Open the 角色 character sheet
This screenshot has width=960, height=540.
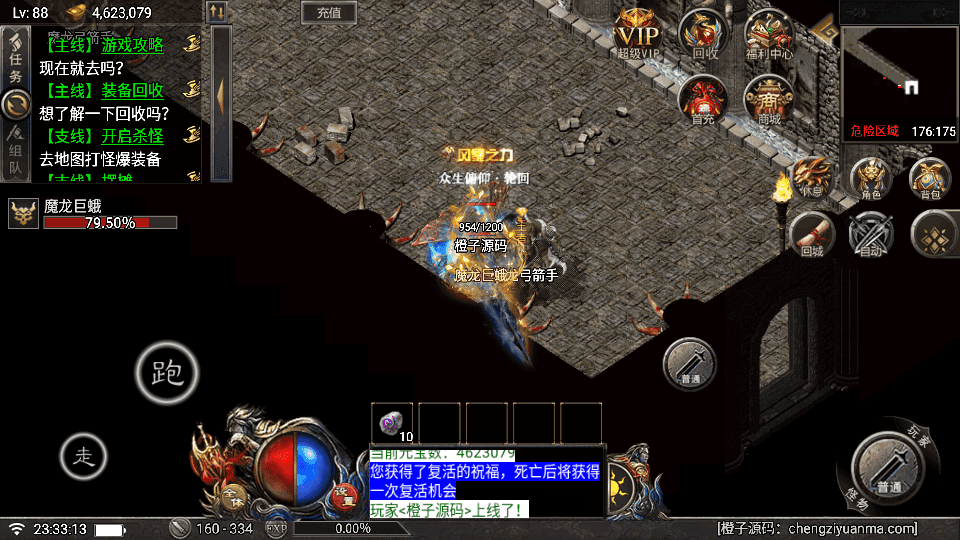coord(871,177)
